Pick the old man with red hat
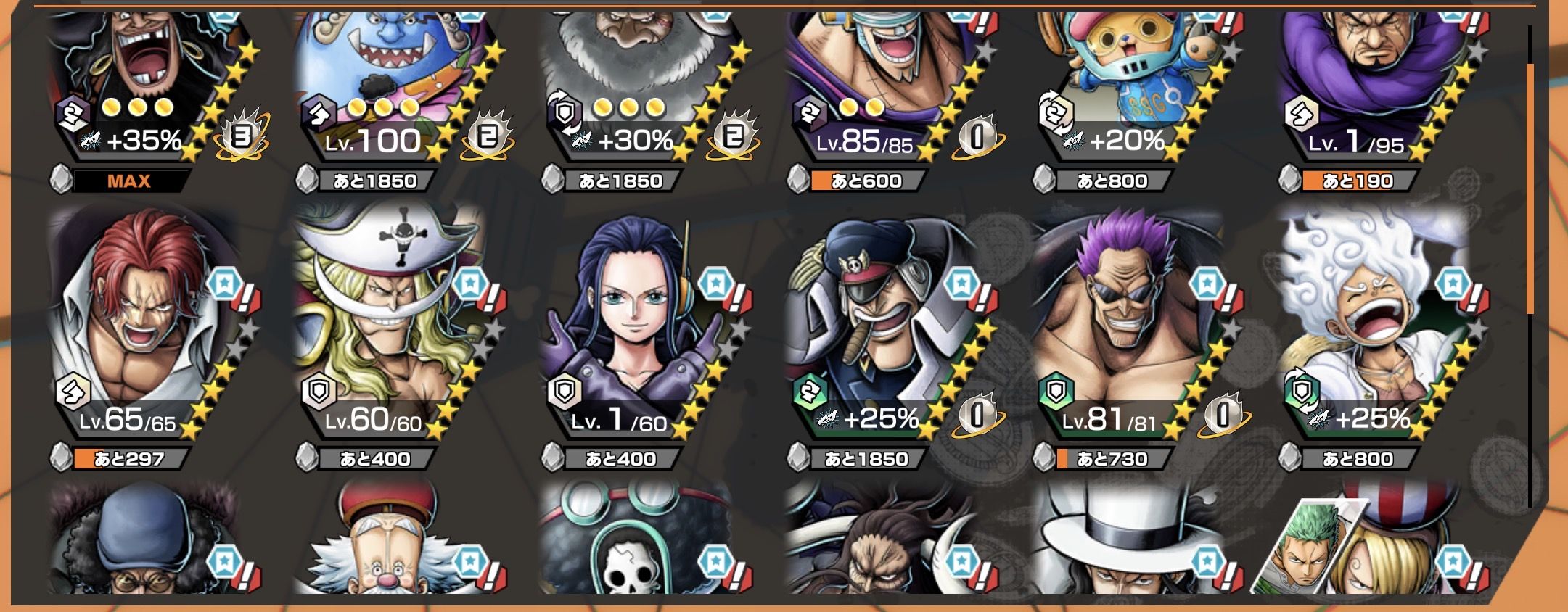1568x612 pixels. pos(392,544)
